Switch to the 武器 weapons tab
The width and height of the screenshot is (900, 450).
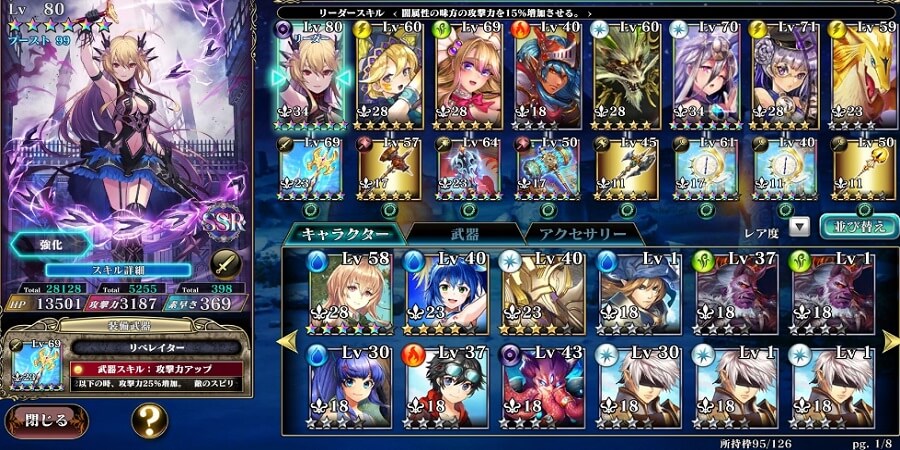point(461,233)
